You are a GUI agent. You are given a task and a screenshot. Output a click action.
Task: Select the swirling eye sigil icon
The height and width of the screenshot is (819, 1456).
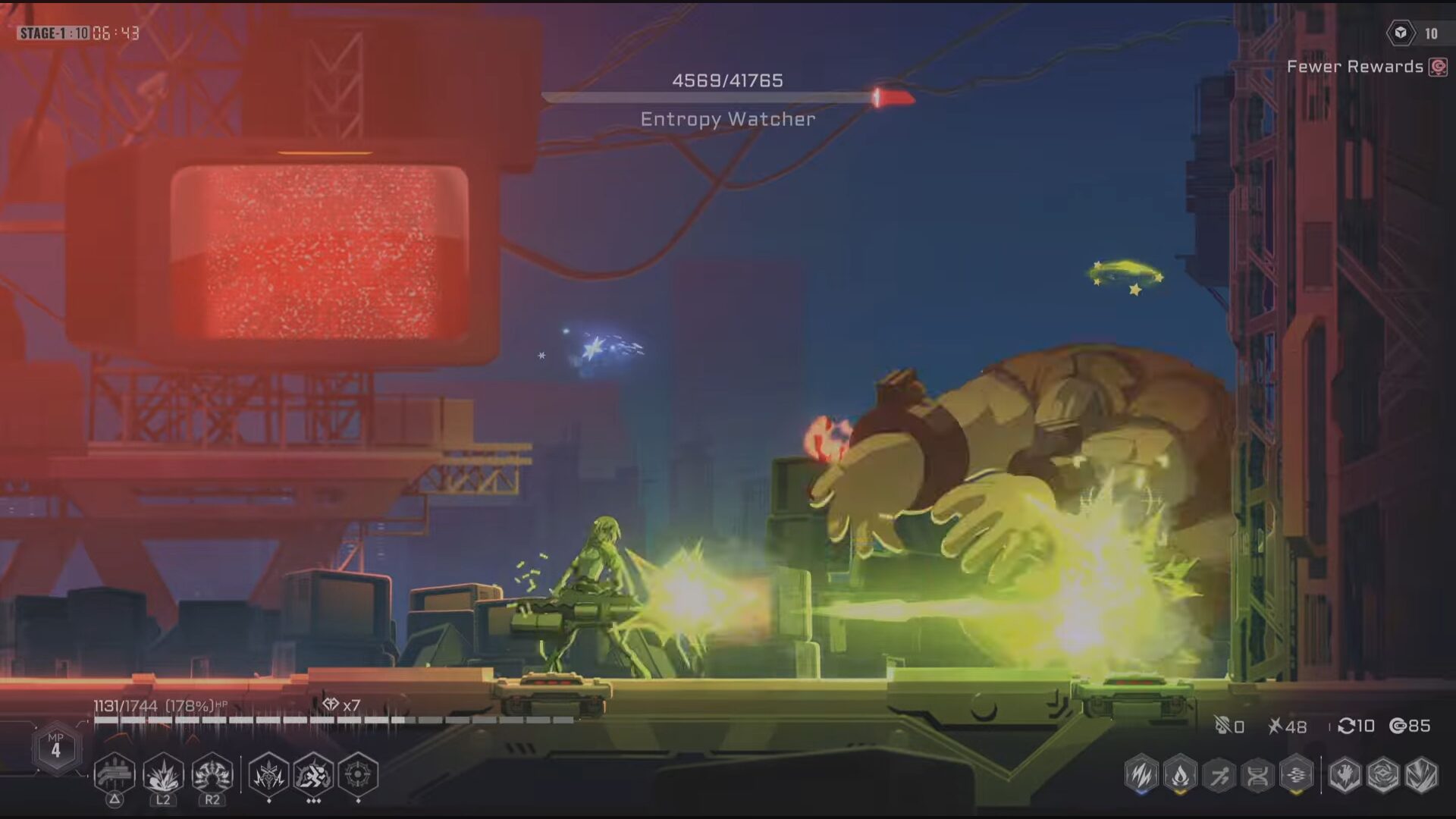(x=1382, y=775)
